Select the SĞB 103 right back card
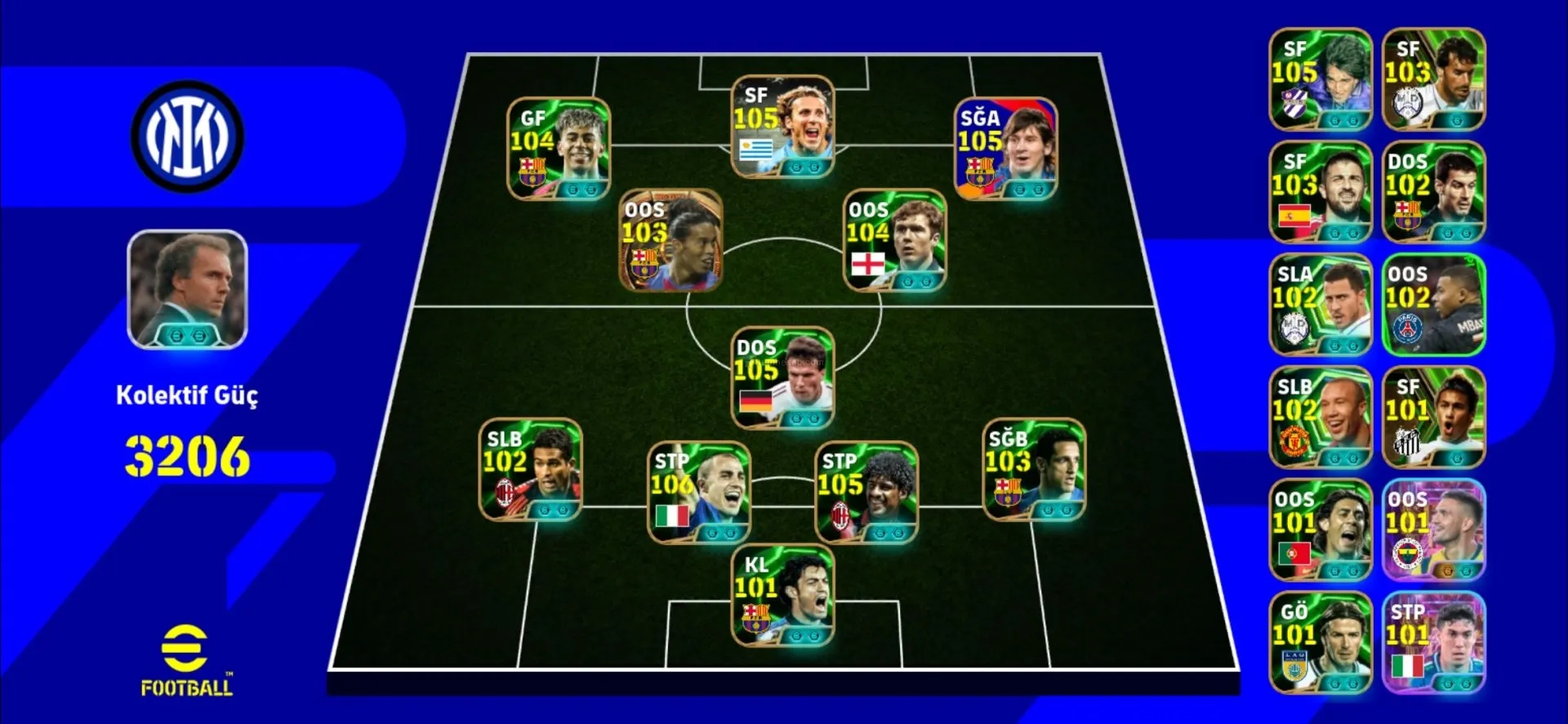 (x=1034, y=470)
